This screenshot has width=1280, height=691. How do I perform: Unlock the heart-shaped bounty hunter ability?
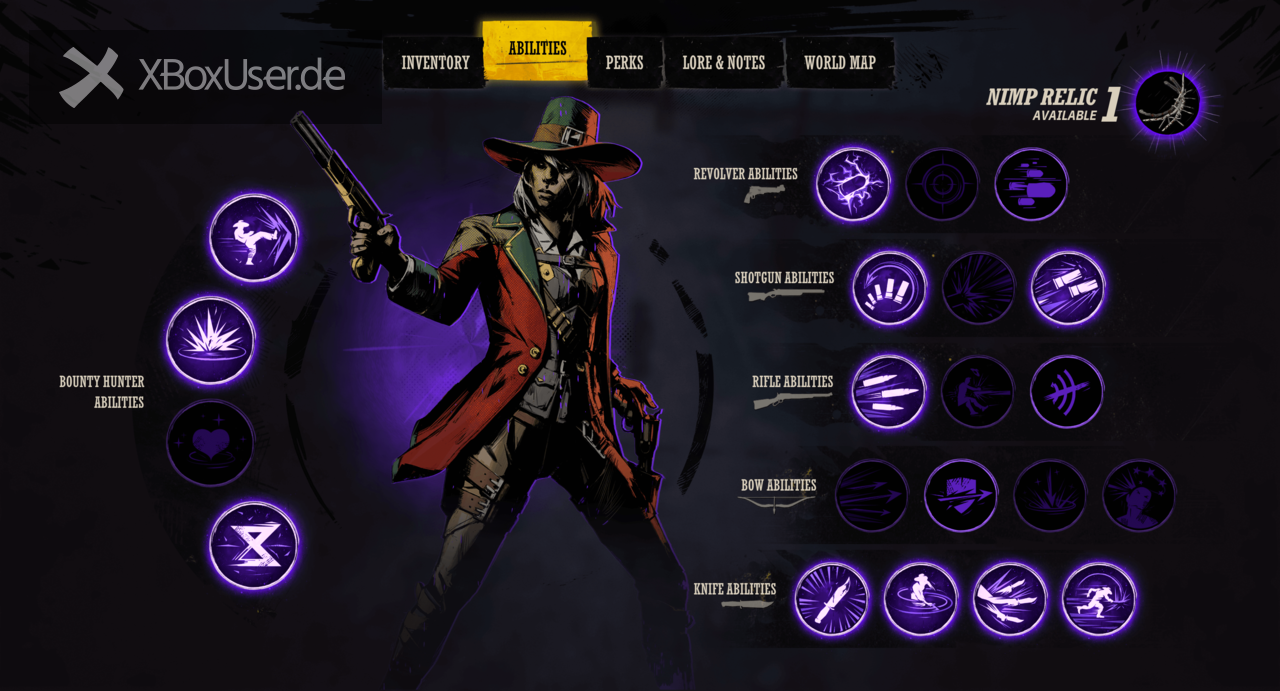click(211, 443)
